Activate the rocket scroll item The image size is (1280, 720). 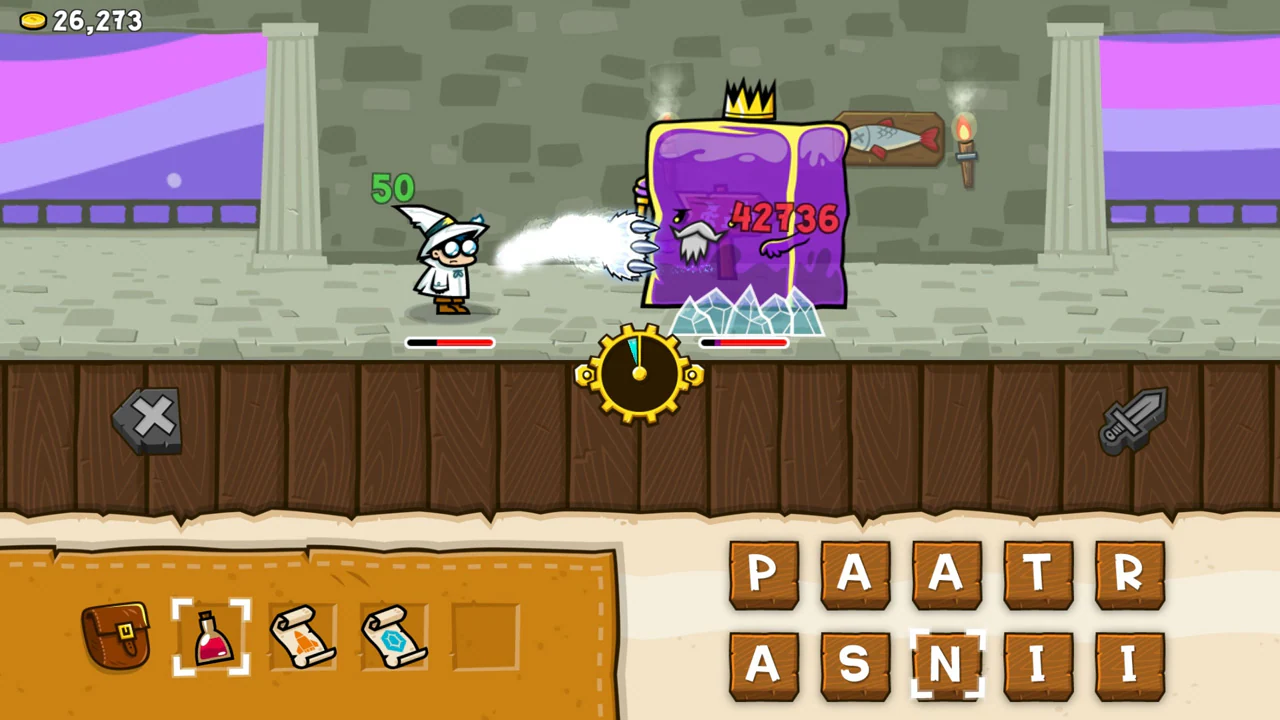(303, 637)
